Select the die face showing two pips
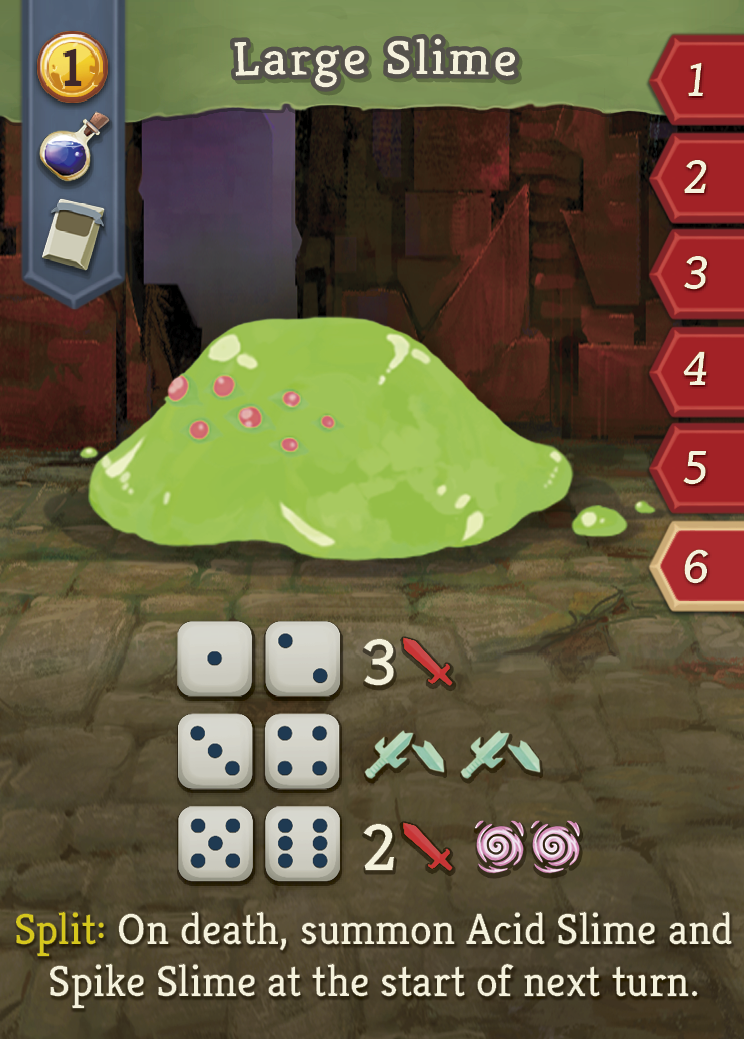The width and height of the screenshot is (744, 1039). click(302, 659)
